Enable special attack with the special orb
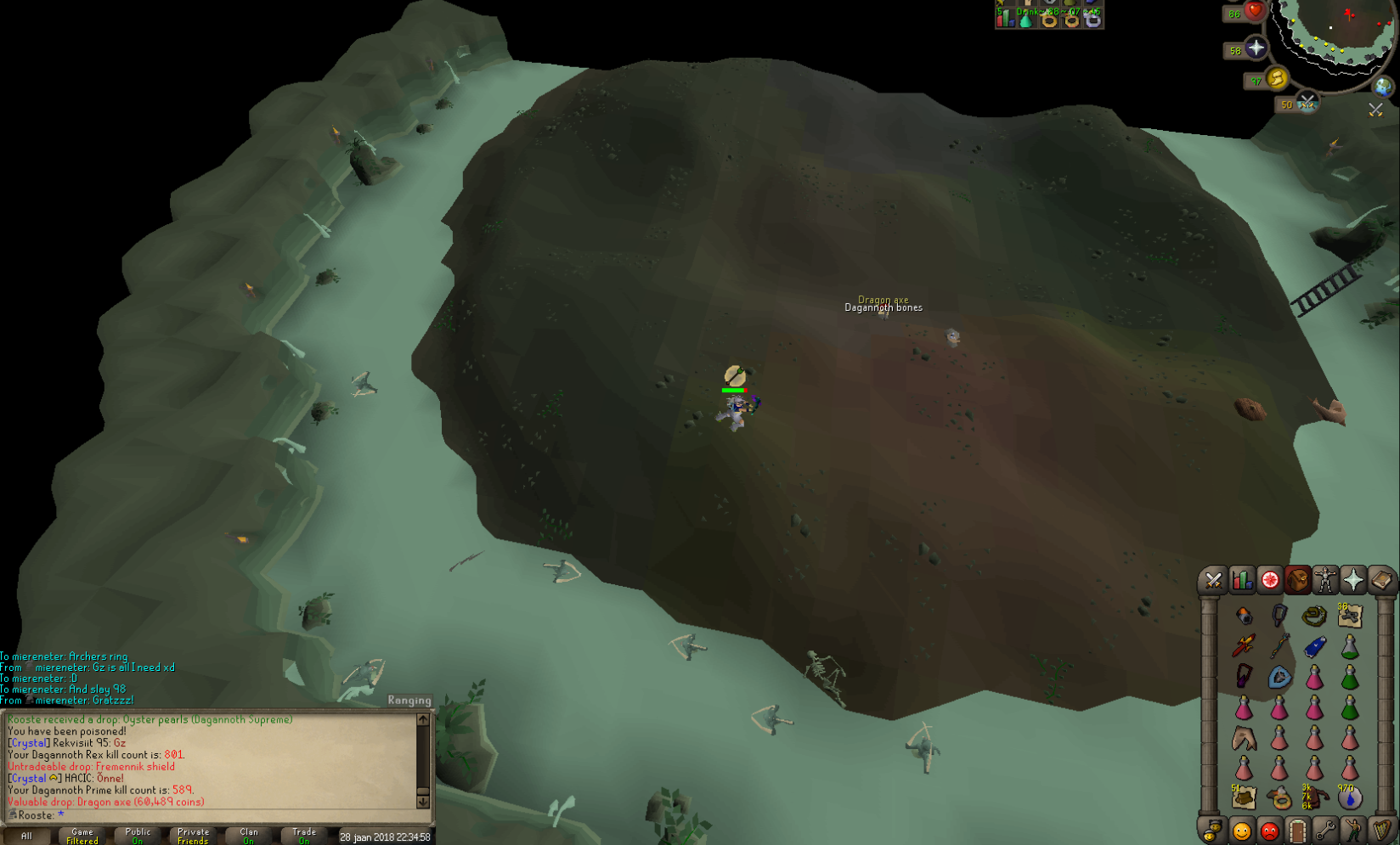1400x845 pixels. tap(1307, 103)
